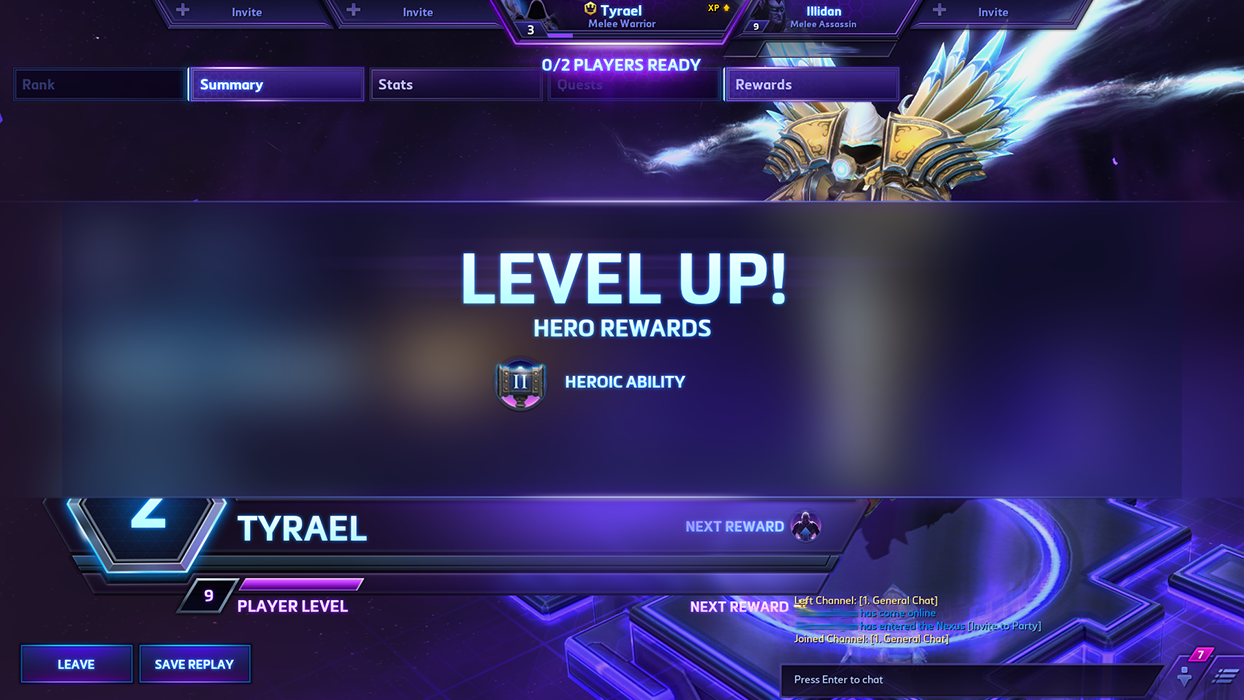Click the Invite to Party chat link
Viewport: 1244px width, 700px height.
(1004, 626)
